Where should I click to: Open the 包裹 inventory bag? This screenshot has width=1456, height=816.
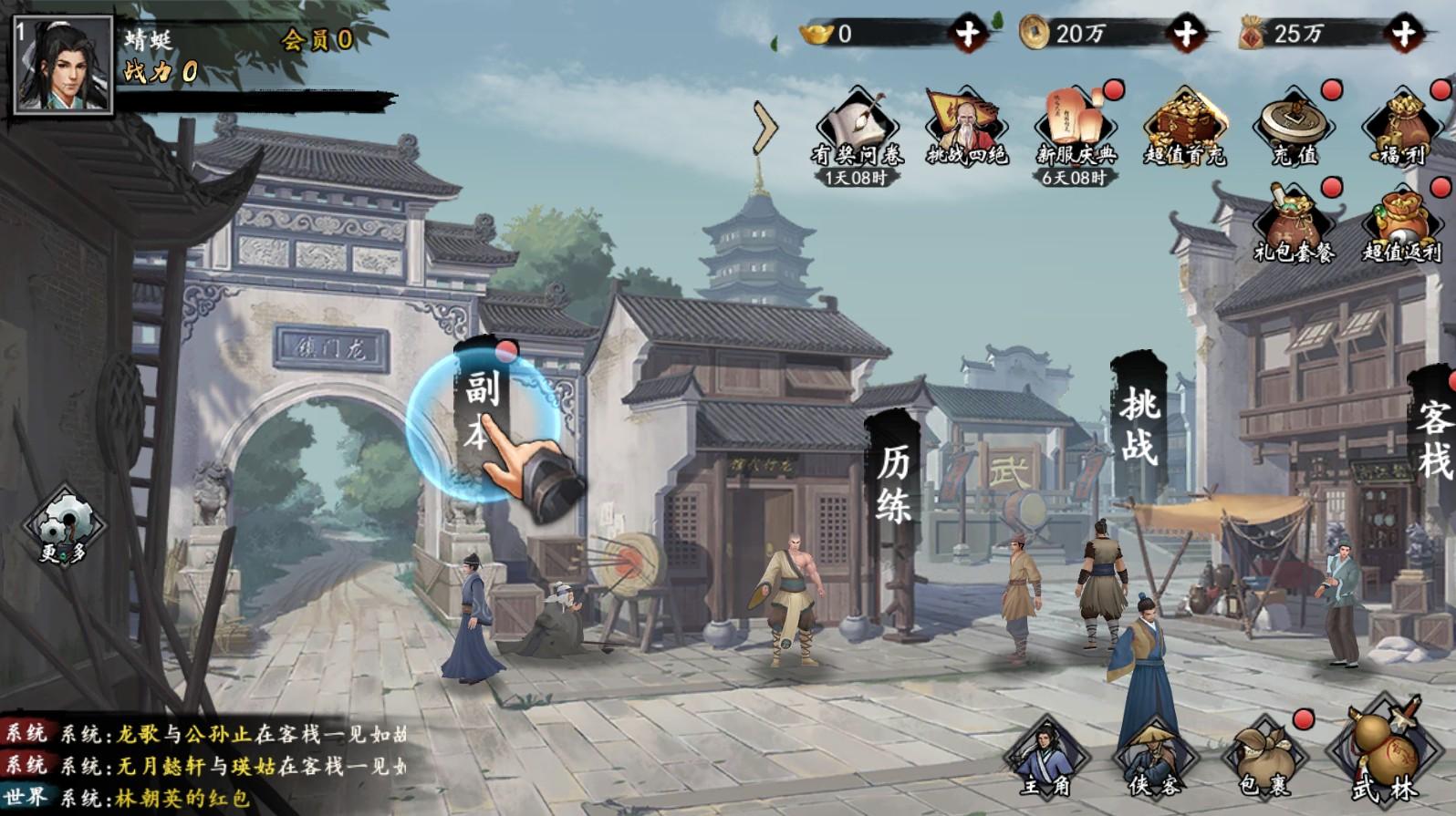[1266, 759]
